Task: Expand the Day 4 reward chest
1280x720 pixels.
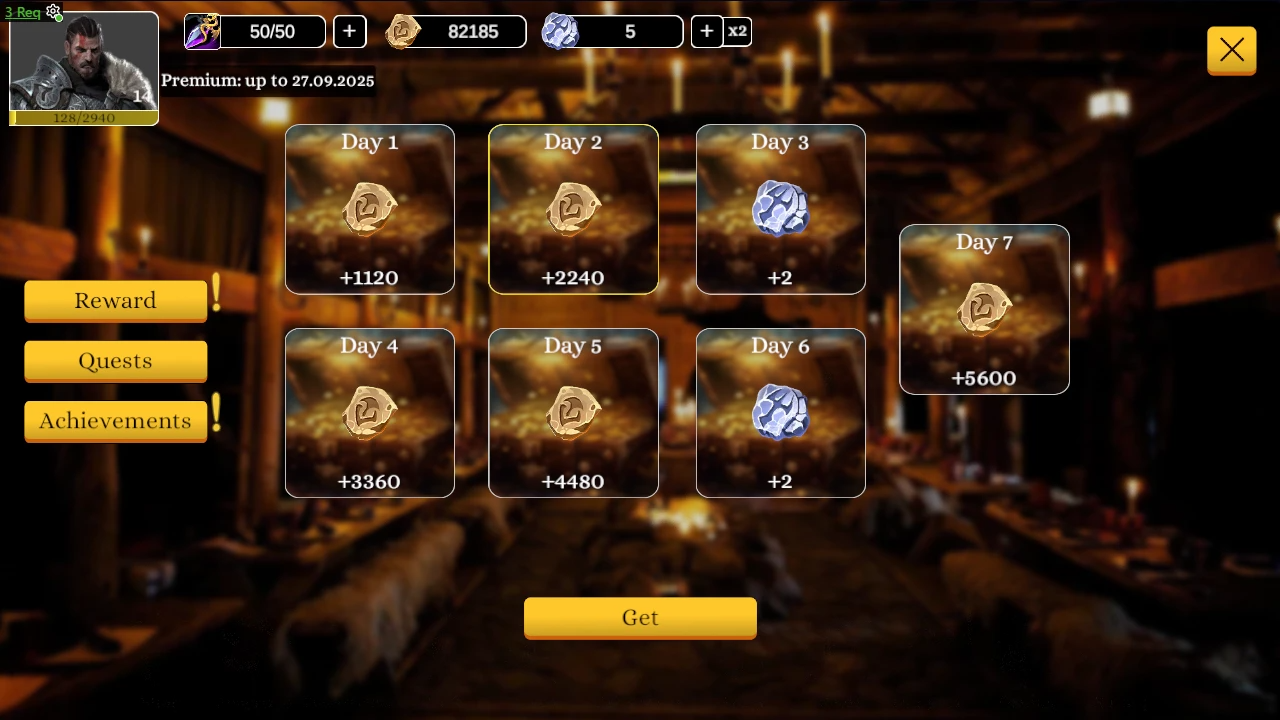Action: 369,411
